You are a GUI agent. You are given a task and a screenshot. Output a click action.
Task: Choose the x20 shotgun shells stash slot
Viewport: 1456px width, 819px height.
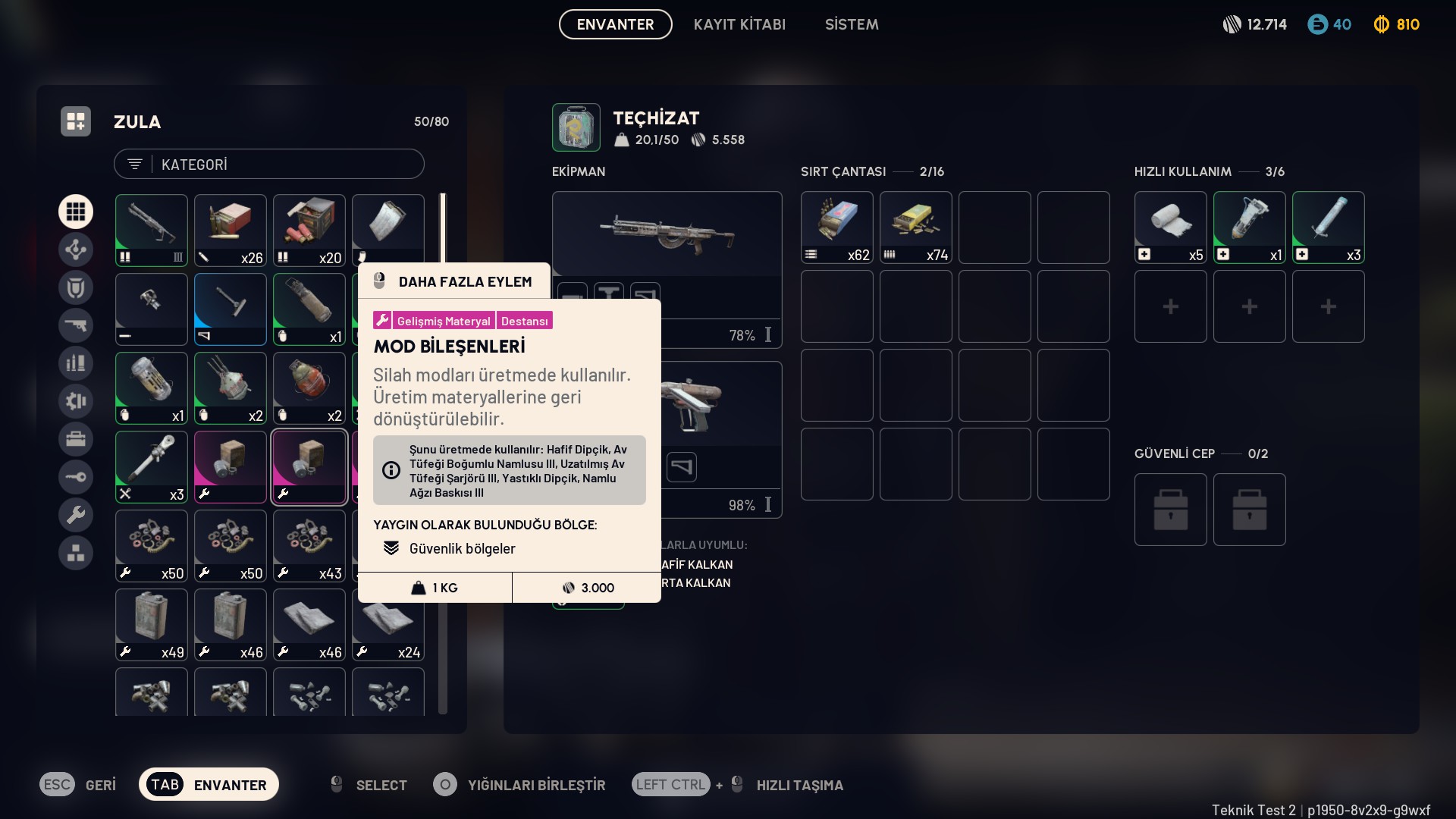(309, 230)
